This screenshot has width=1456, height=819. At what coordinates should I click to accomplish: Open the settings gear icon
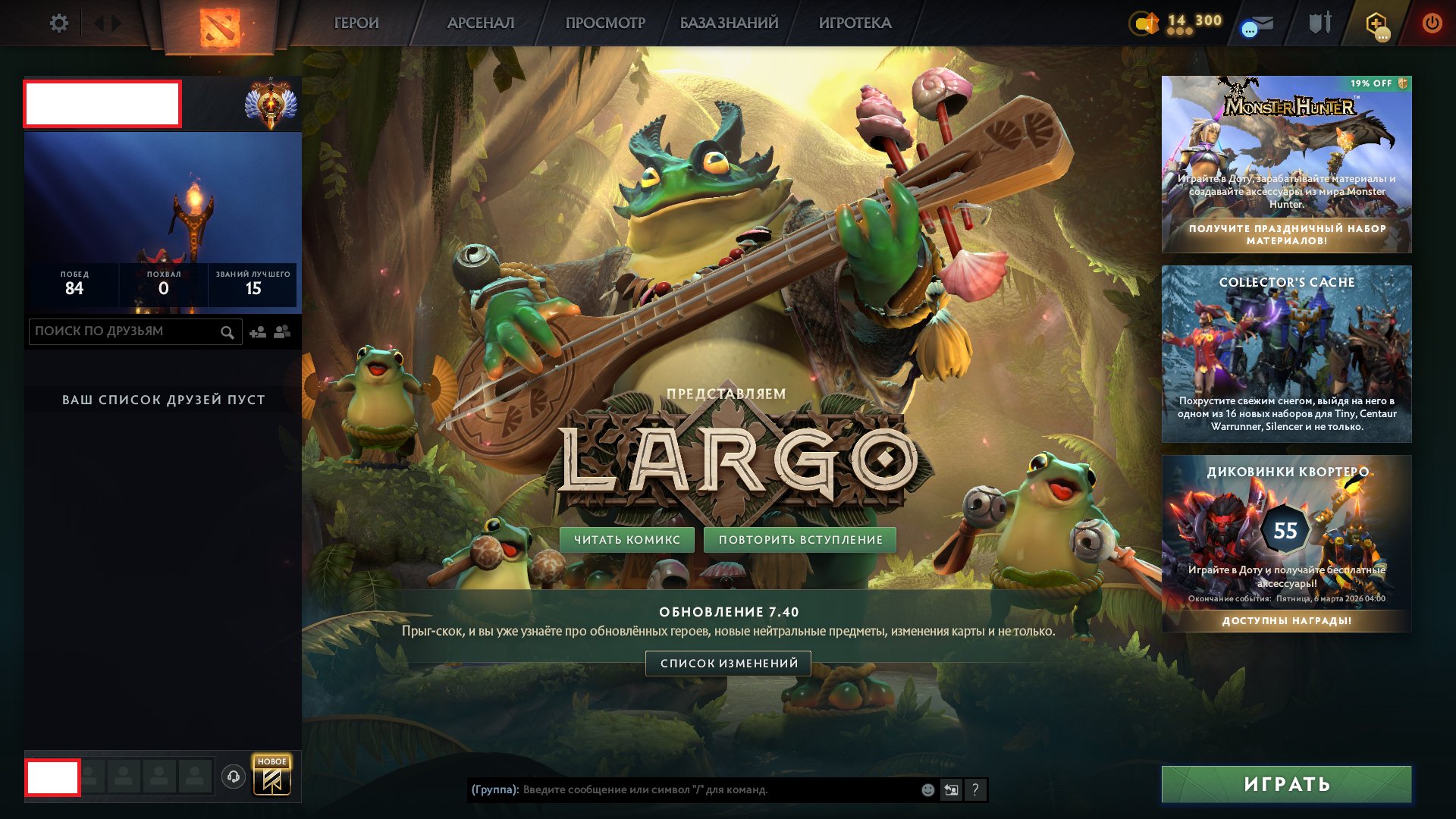(x=60, y=23)
